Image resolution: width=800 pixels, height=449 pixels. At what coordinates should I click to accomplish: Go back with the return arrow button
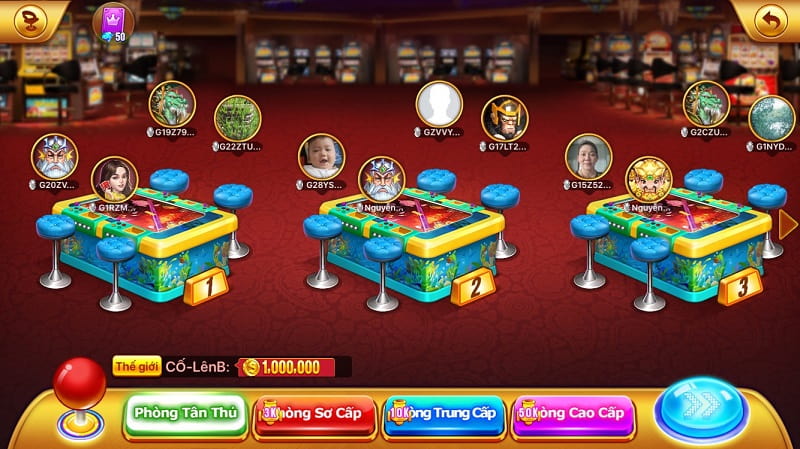click(770, 20)
